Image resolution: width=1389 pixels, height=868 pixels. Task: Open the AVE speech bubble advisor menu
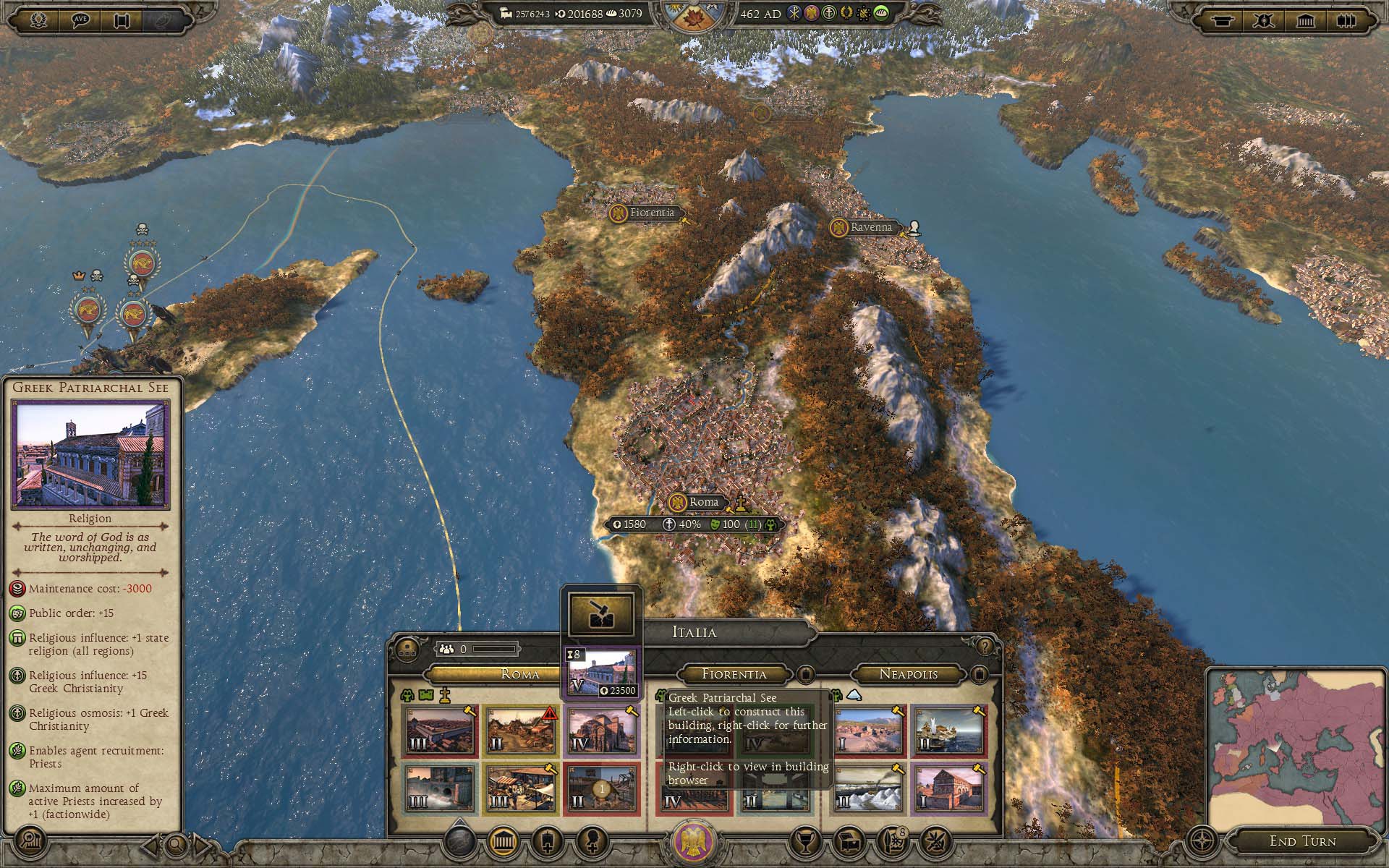point(80,20)
